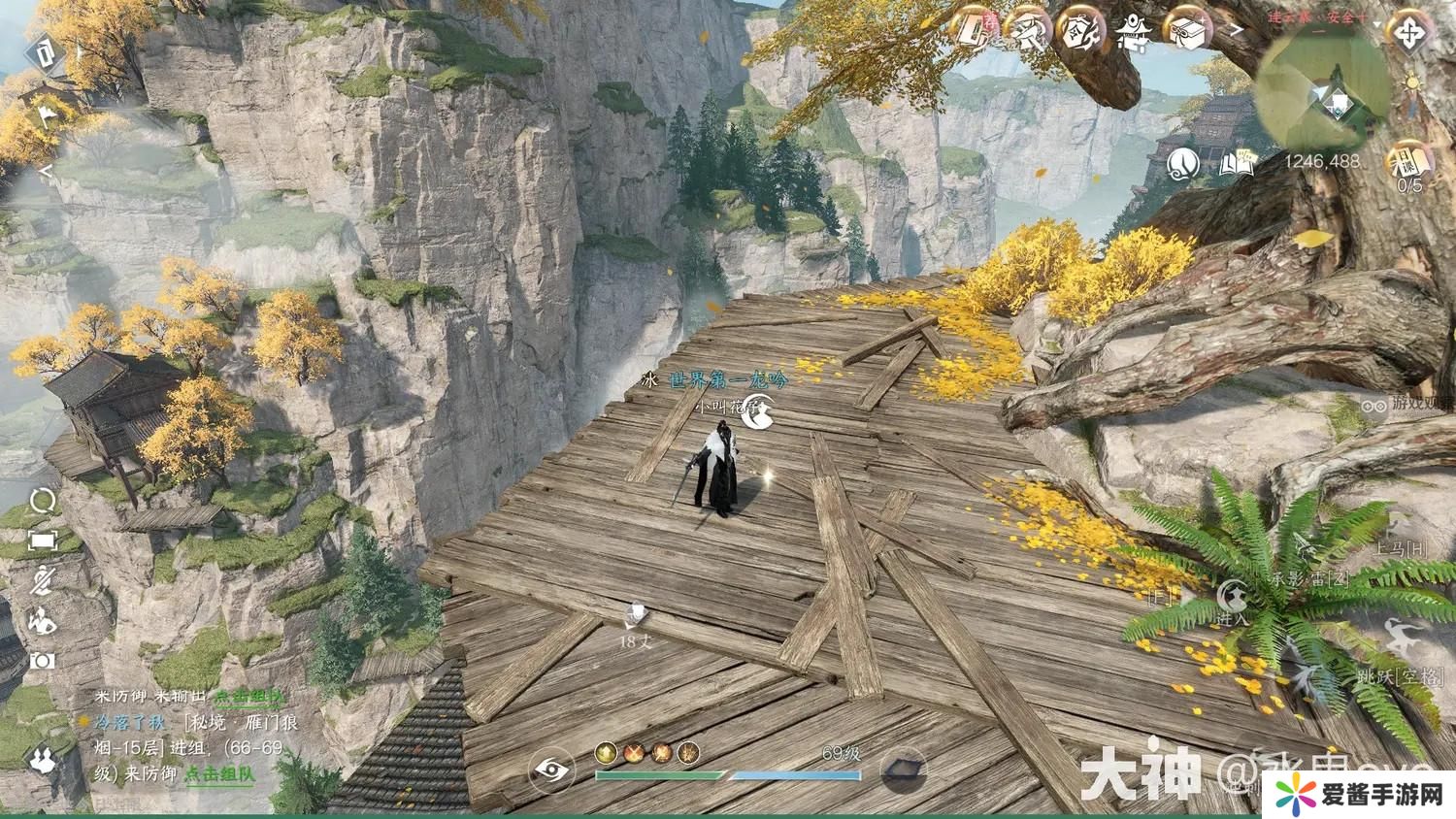This screenshot has width=1456, height=819.
Task: Click the round swirl icon below top bar
Action: pos(1184,163)
